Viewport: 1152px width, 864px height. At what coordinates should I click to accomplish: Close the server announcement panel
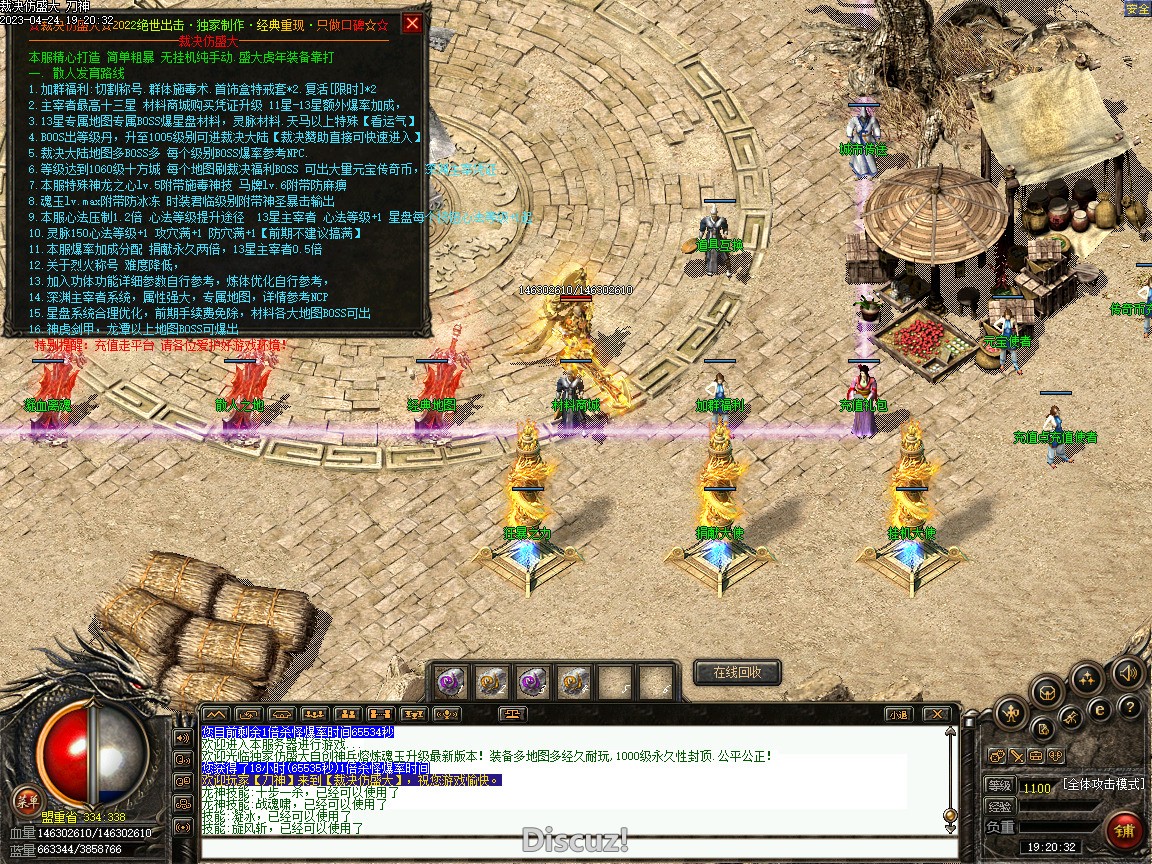[x=412, y=24]
